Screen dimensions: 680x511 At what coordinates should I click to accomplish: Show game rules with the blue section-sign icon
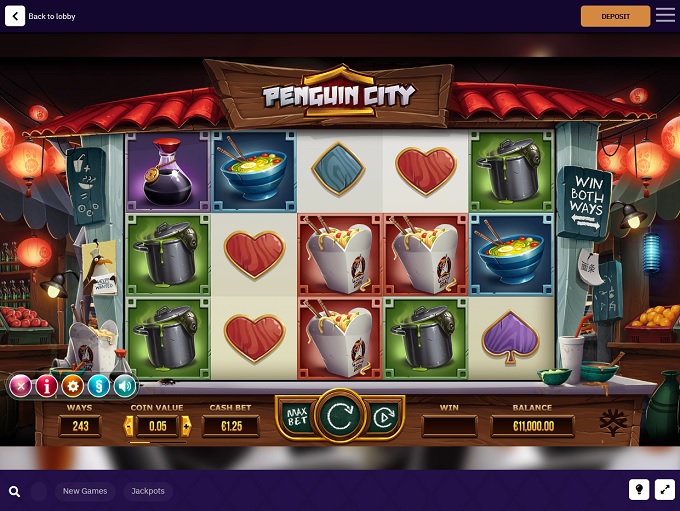98,386
